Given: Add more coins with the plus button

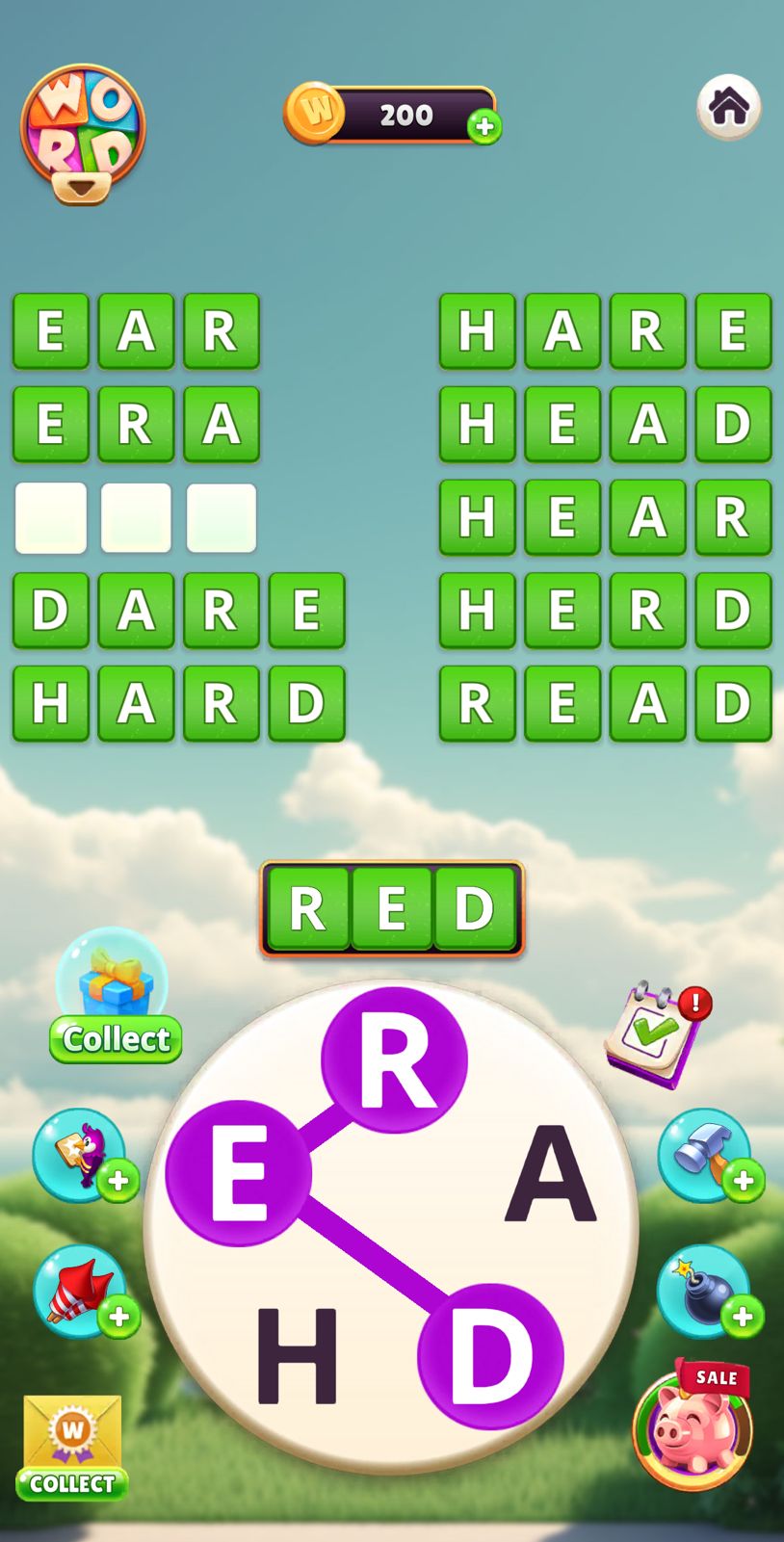Looking at the screenshot, I should [484, 126].
